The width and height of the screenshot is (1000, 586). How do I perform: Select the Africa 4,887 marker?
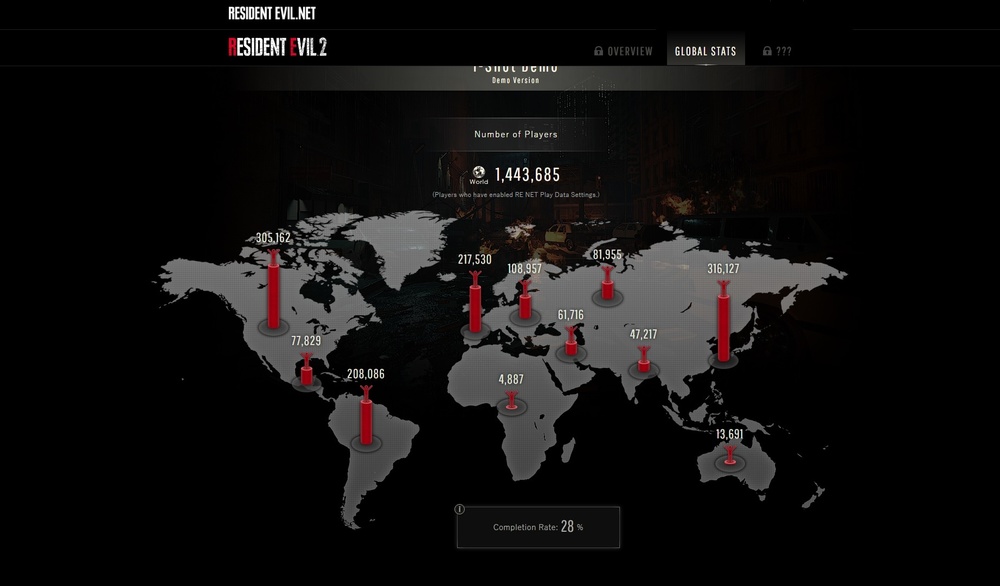click(x=512, y=400)
